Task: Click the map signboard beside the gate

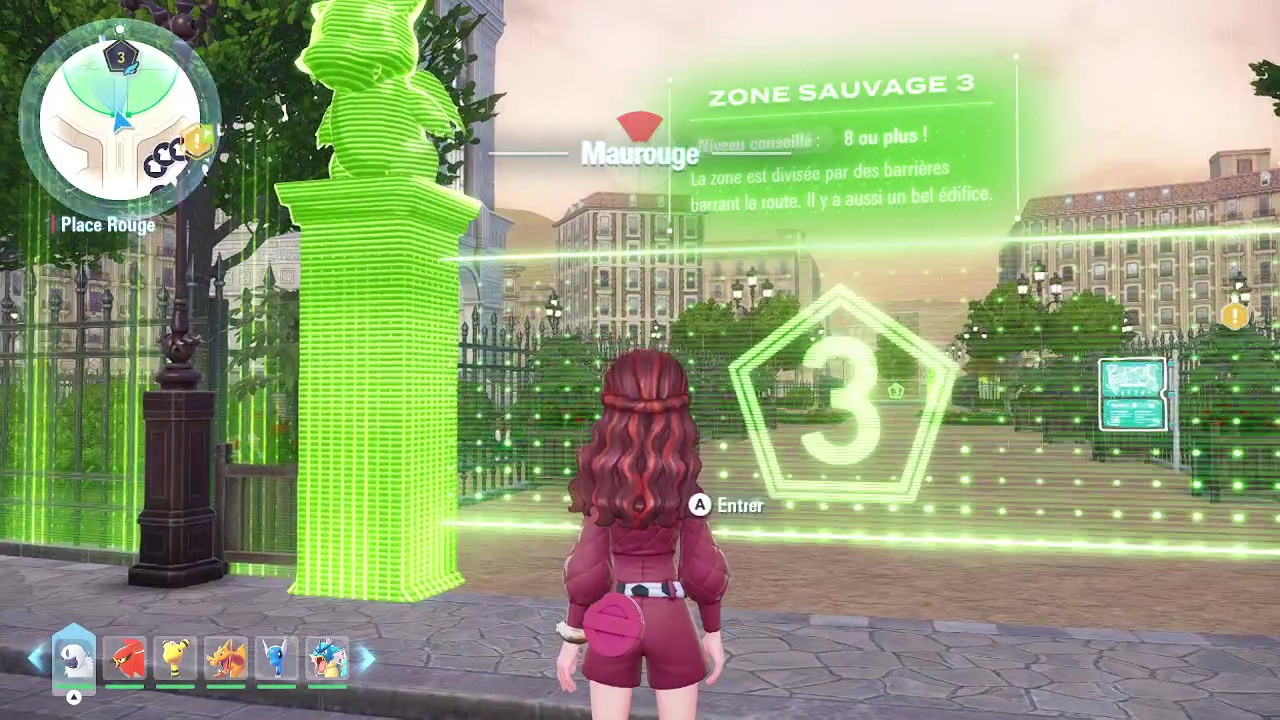Action: [x=1135, y=395]
